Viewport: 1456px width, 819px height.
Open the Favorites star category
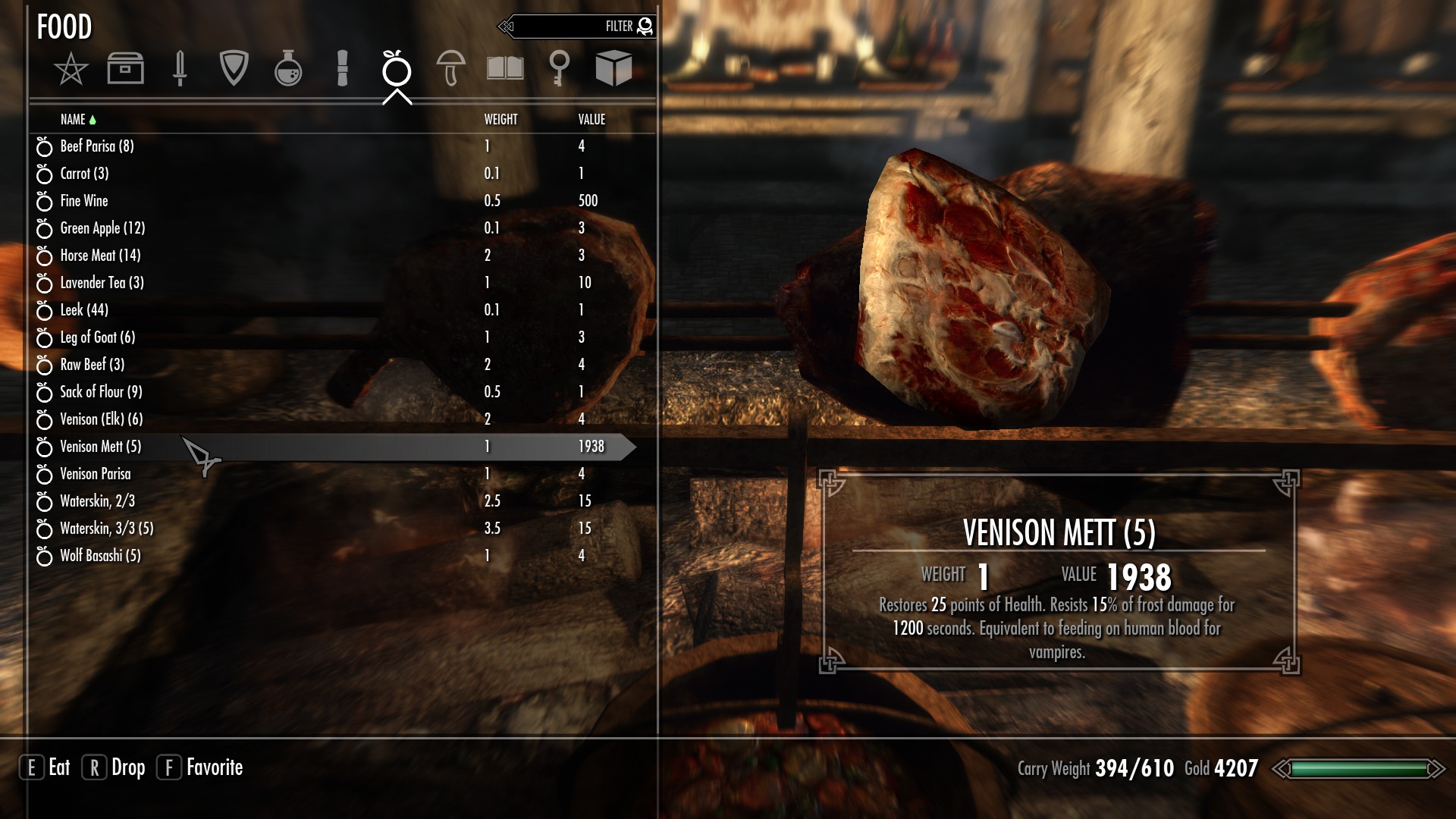(71, 69)
